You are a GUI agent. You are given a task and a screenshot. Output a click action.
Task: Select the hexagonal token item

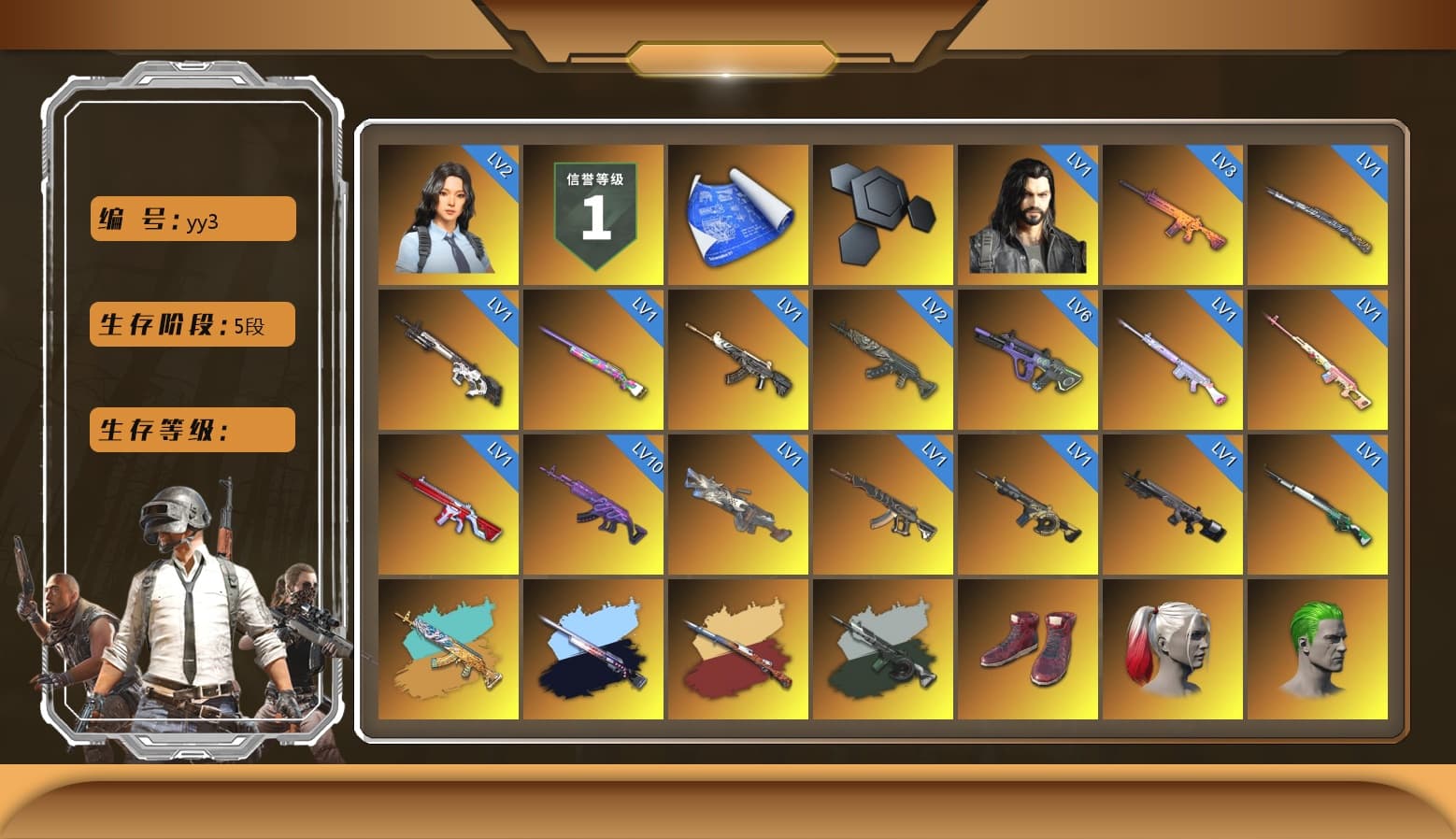(x=883, y=215)
